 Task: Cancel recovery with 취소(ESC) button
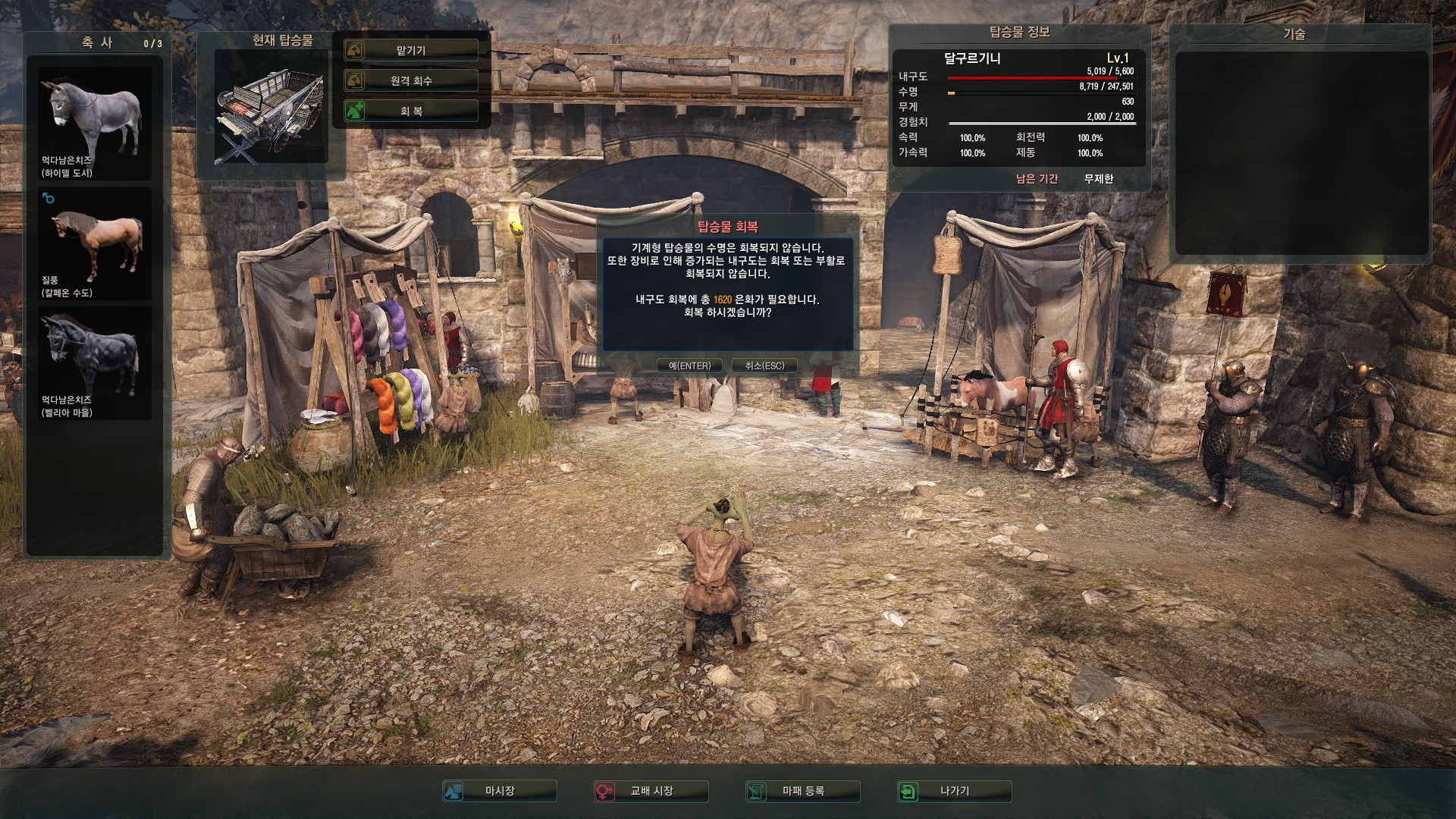pos(764,366)
